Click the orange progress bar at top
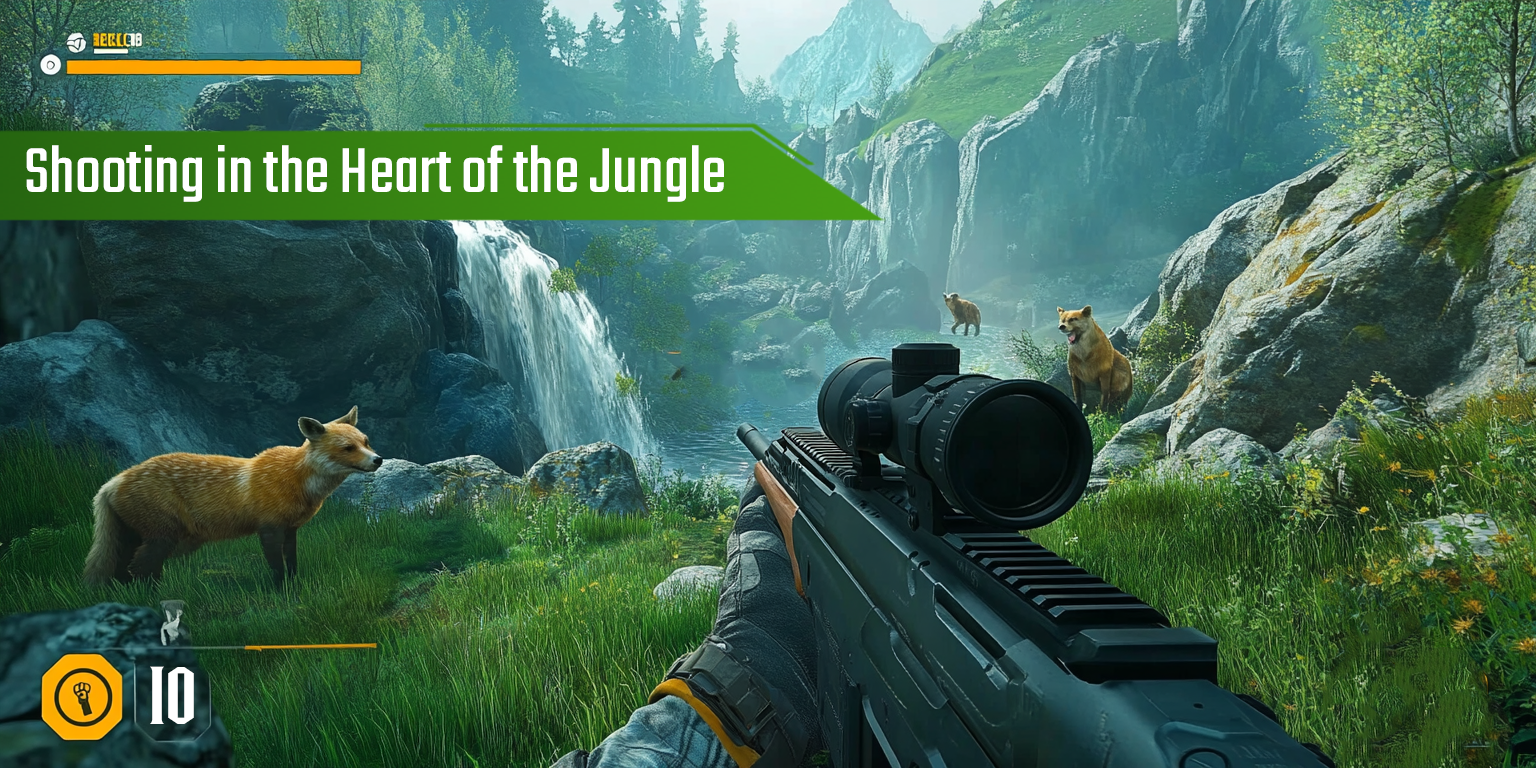This screenshot has height=768, width=1536. [213, 67]
